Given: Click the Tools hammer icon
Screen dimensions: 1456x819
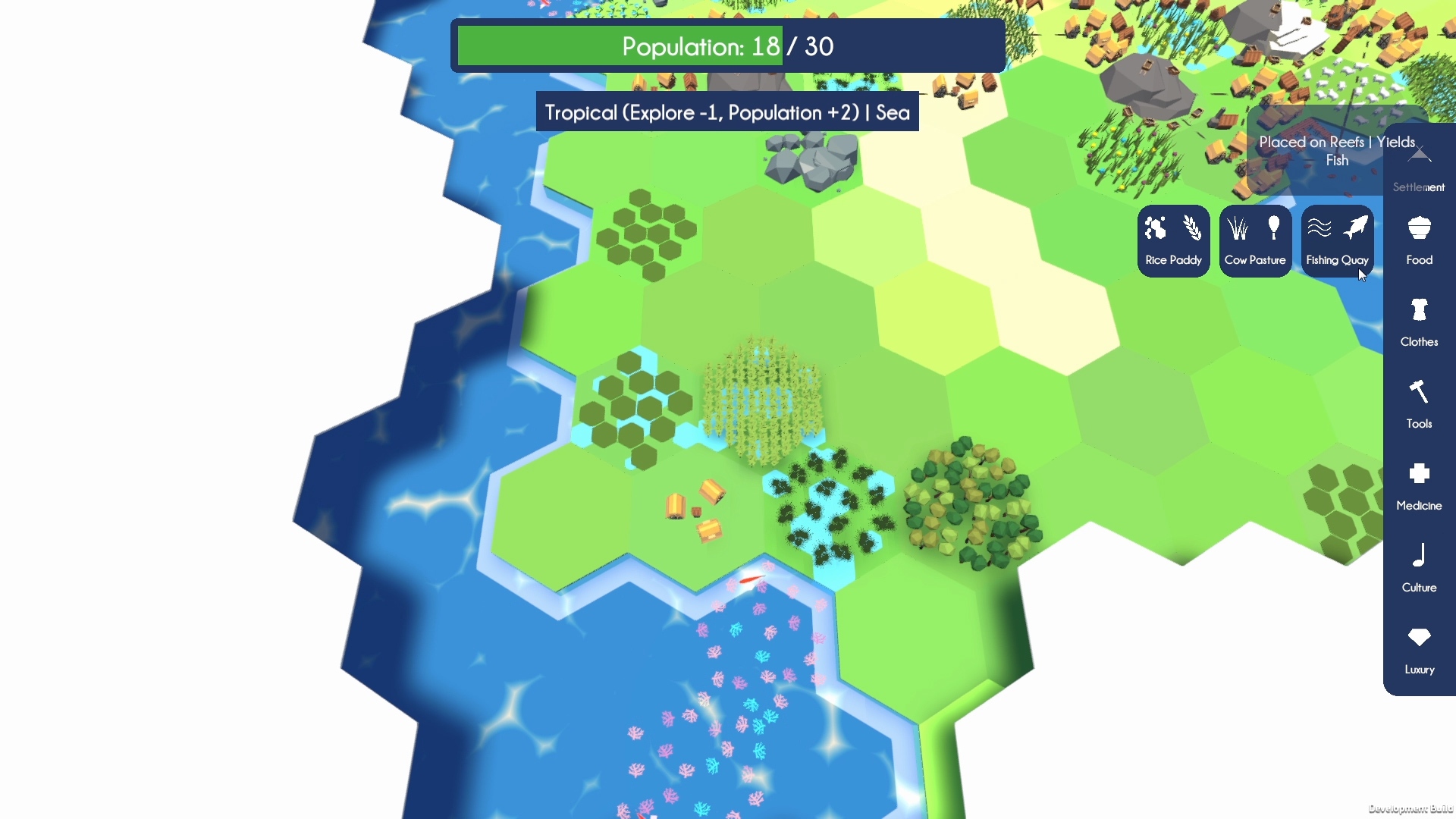Looking at the screenshot, I should click(1419, 392).
